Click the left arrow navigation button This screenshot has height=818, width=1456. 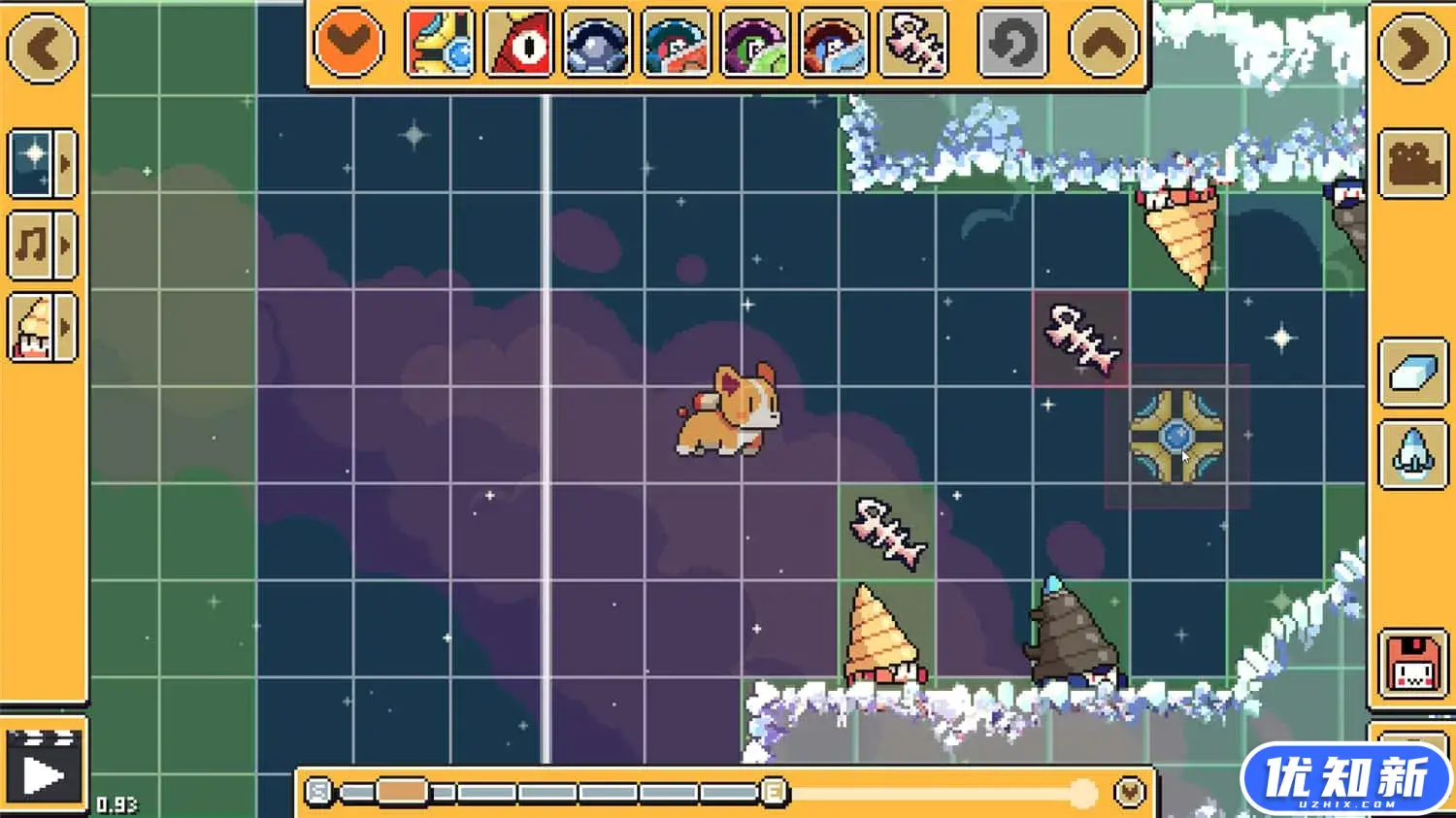[42, 47]
